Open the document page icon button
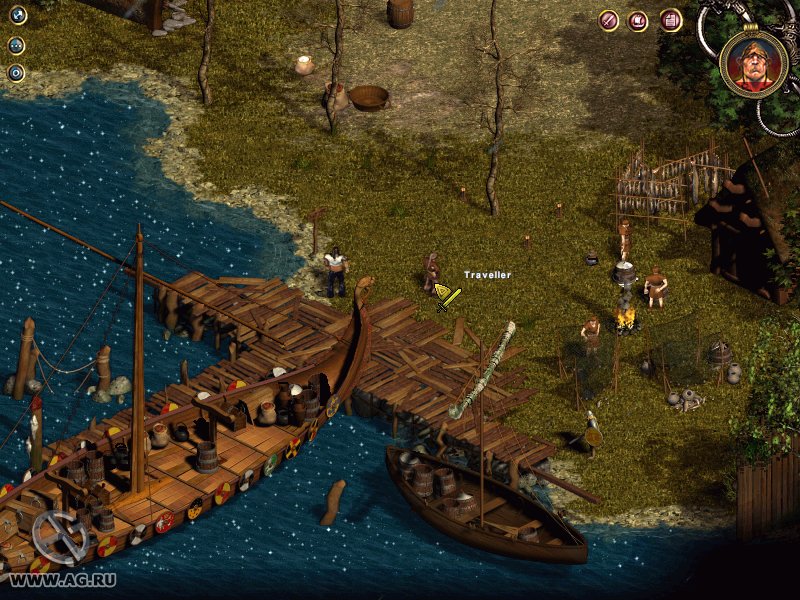 pos(670,20)
